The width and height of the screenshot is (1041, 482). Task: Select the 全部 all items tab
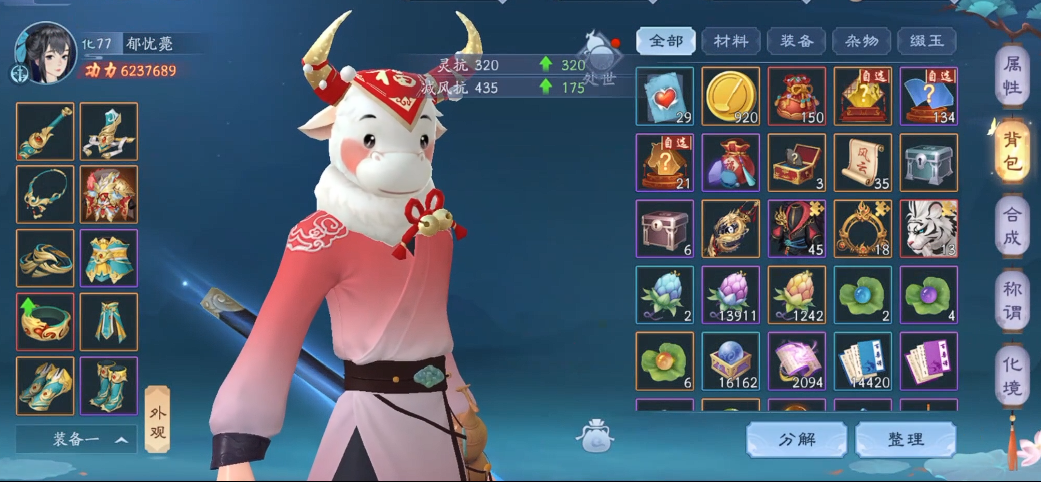[x=666, y=41]
